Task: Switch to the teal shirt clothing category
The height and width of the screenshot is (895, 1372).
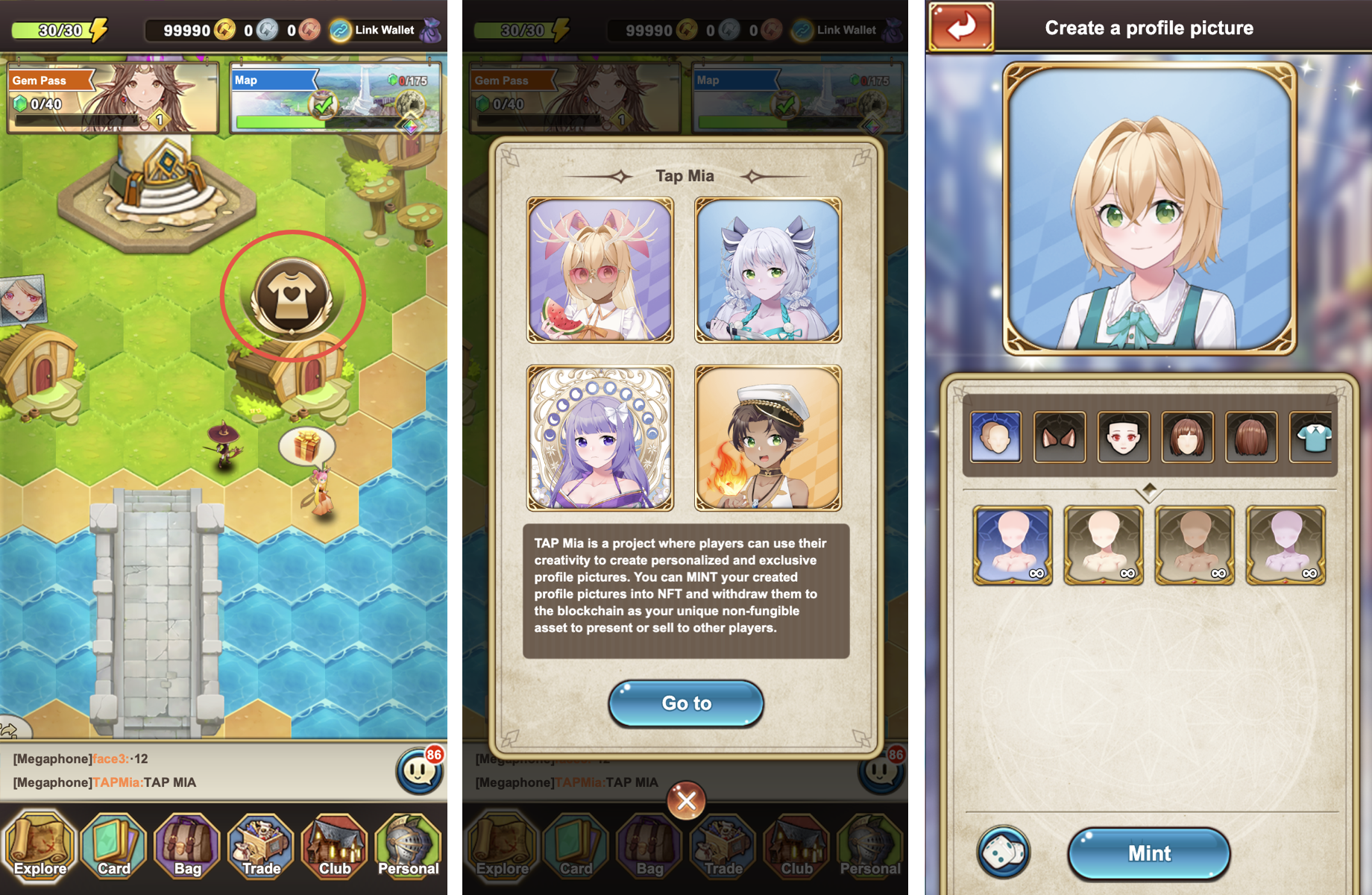Action: pos(1312,436)
